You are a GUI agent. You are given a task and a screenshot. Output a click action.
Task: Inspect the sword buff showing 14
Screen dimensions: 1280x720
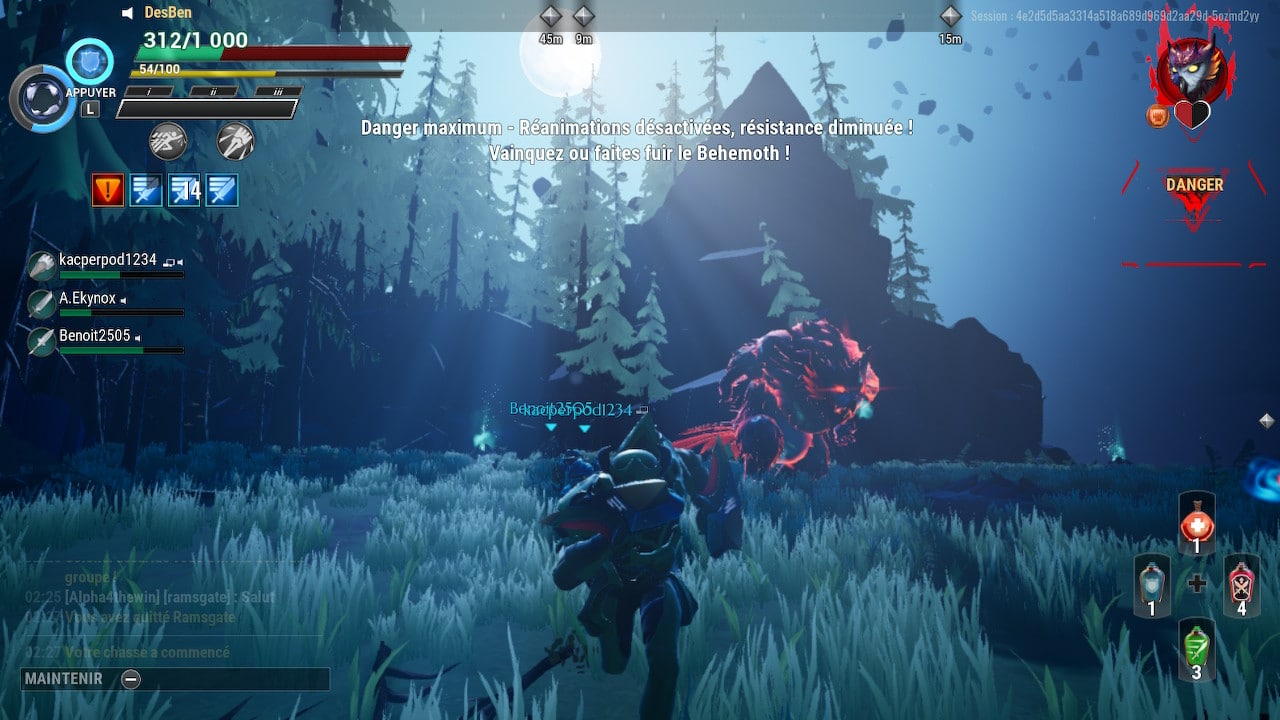[x=184, y=189]
